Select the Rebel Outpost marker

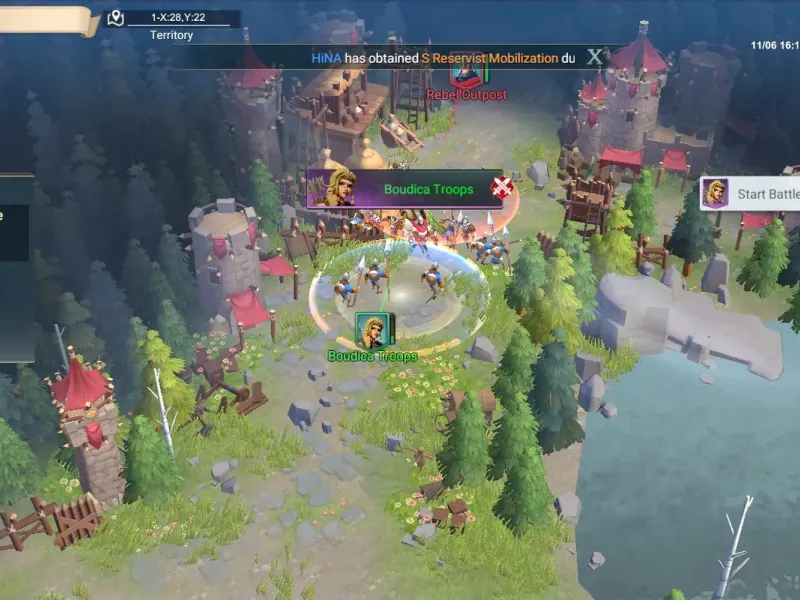click(x=466, y=72)
